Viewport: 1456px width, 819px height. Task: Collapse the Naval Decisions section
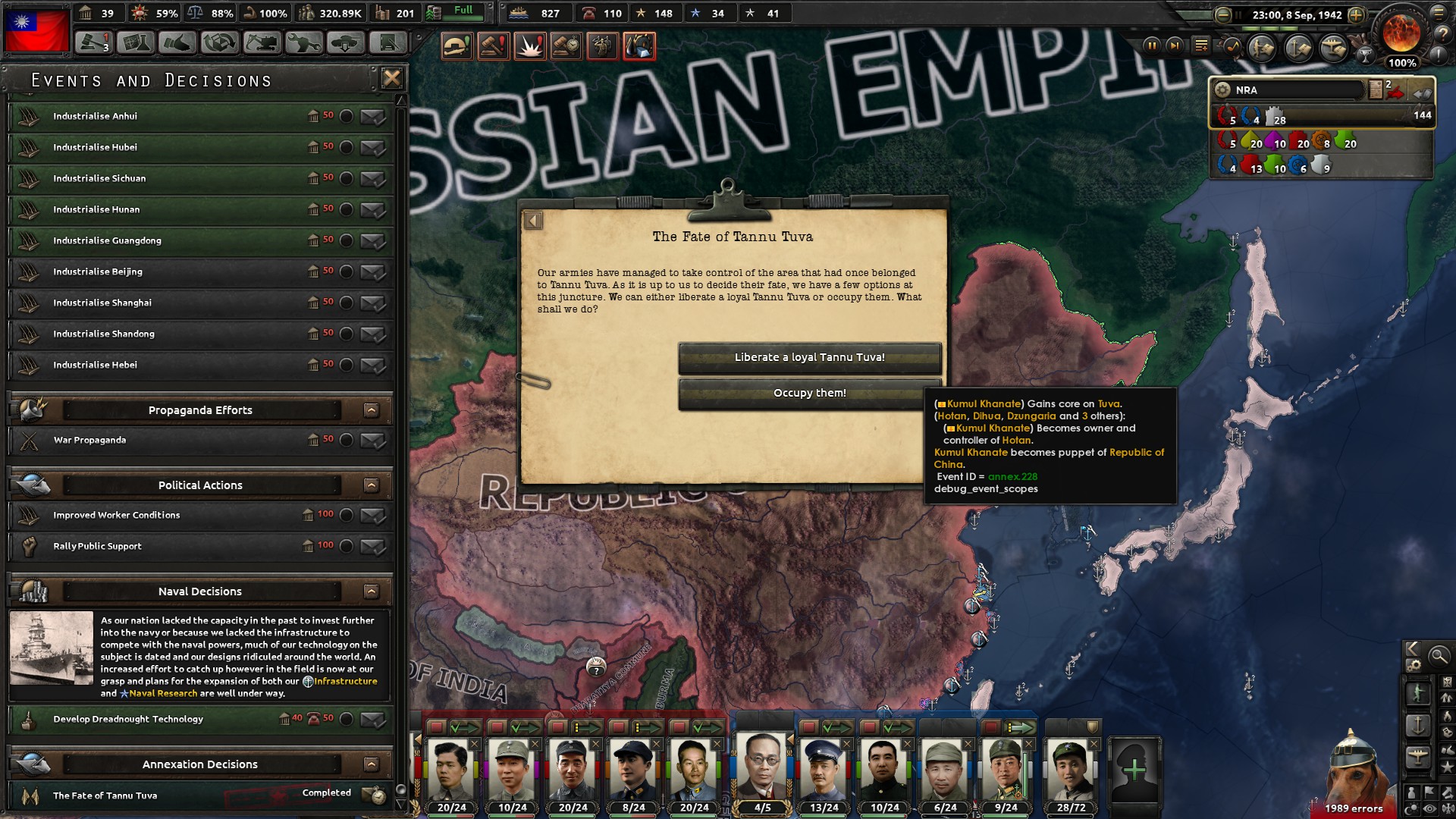tap(371, 591)
